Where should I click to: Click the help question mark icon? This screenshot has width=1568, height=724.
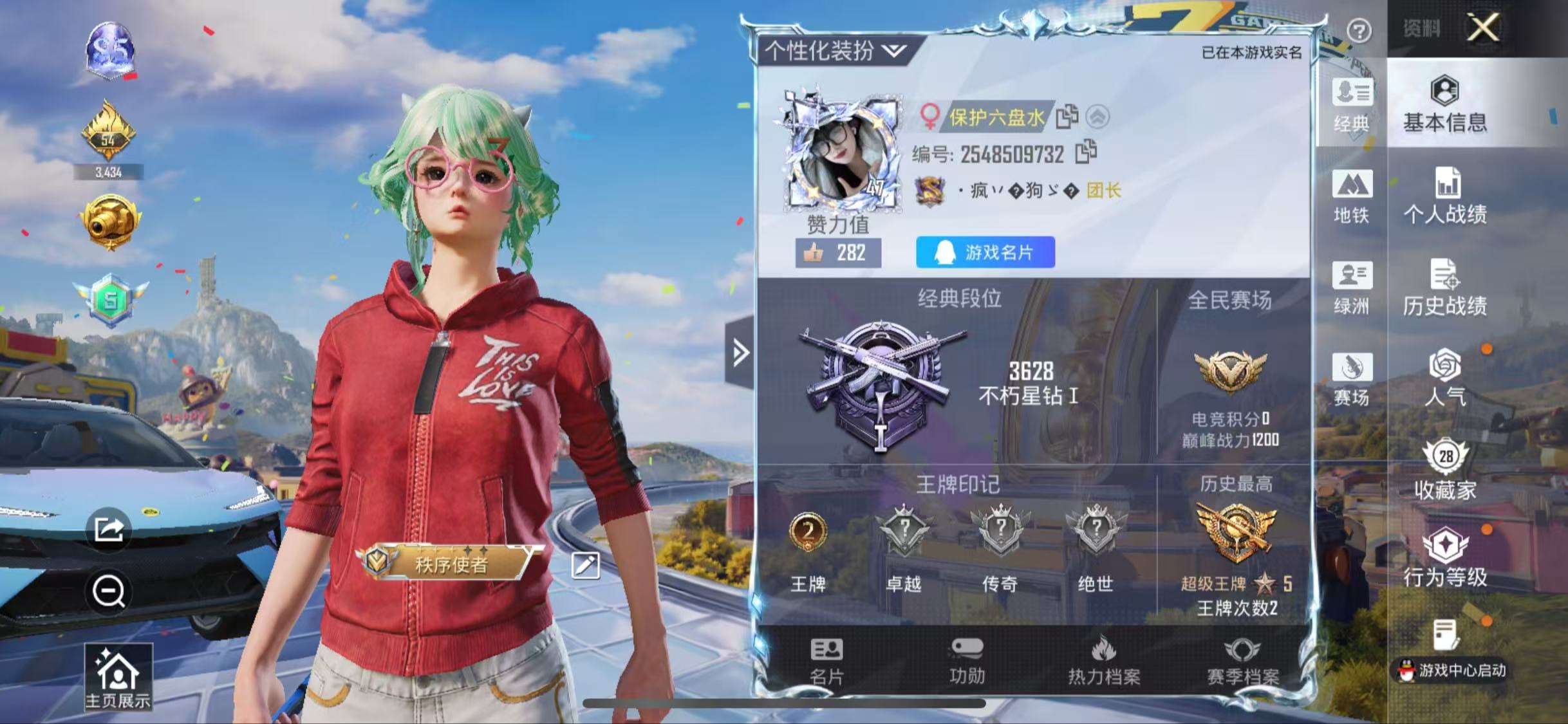click(1359, 30)
